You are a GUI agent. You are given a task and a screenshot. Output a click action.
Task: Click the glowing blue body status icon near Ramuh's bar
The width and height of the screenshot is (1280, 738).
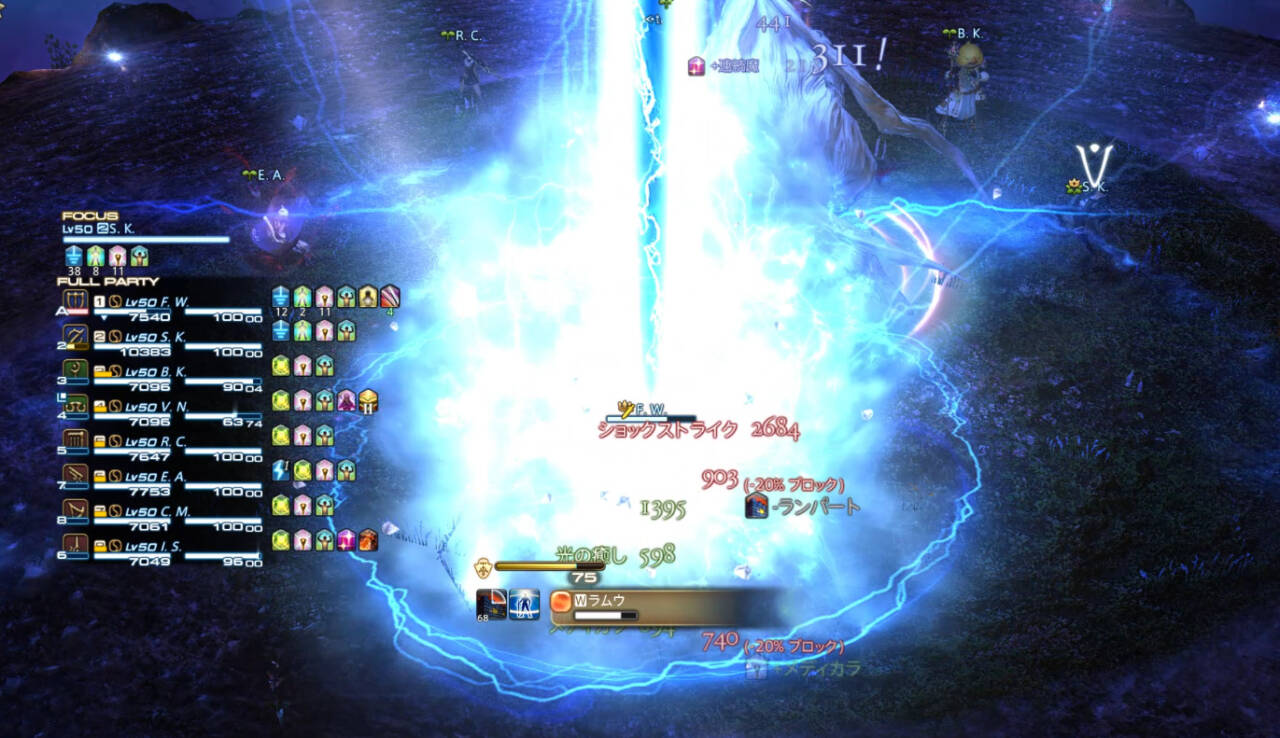click(524, 605)
